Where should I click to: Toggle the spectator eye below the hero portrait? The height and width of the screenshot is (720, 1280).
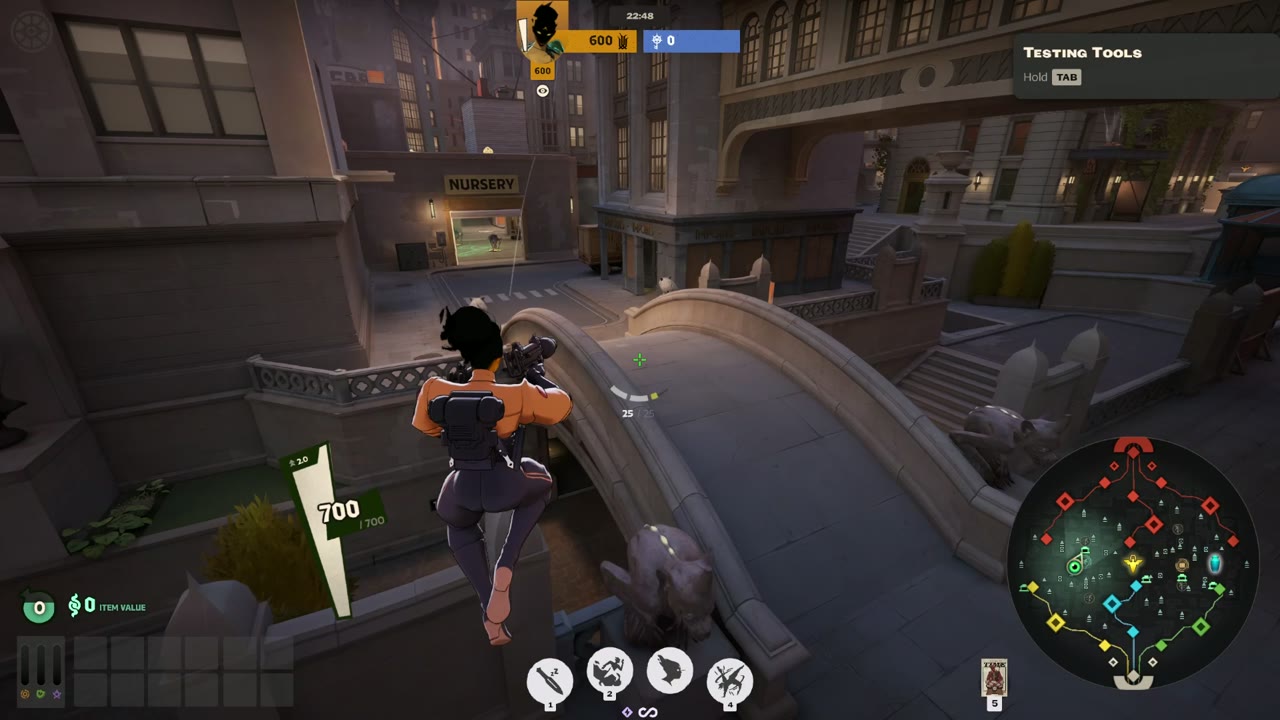pyautogui.click(x=541, y=90)
